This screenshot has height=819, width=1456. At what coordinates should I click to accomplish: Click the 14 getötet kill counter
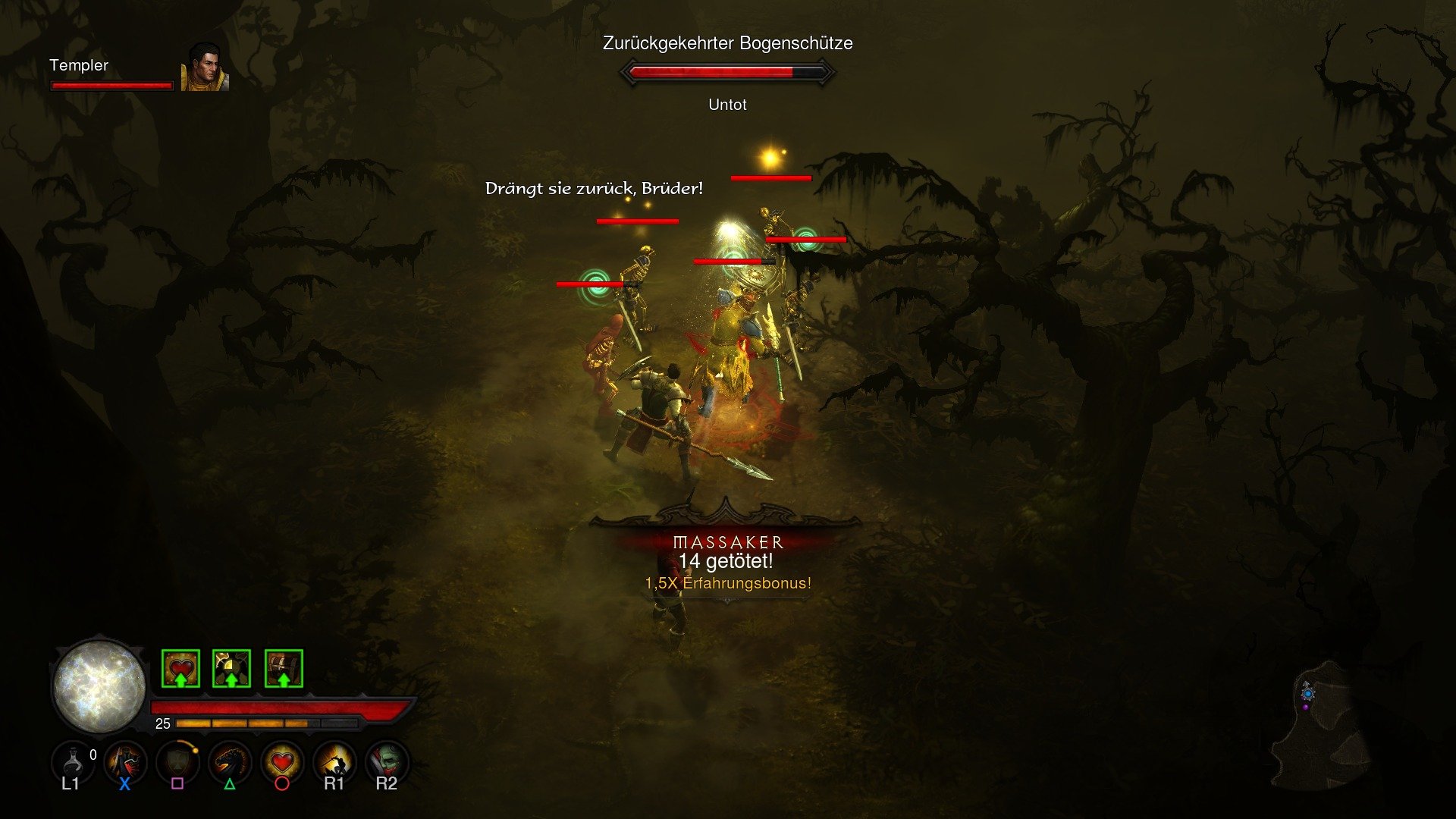(x=727, y=562)
